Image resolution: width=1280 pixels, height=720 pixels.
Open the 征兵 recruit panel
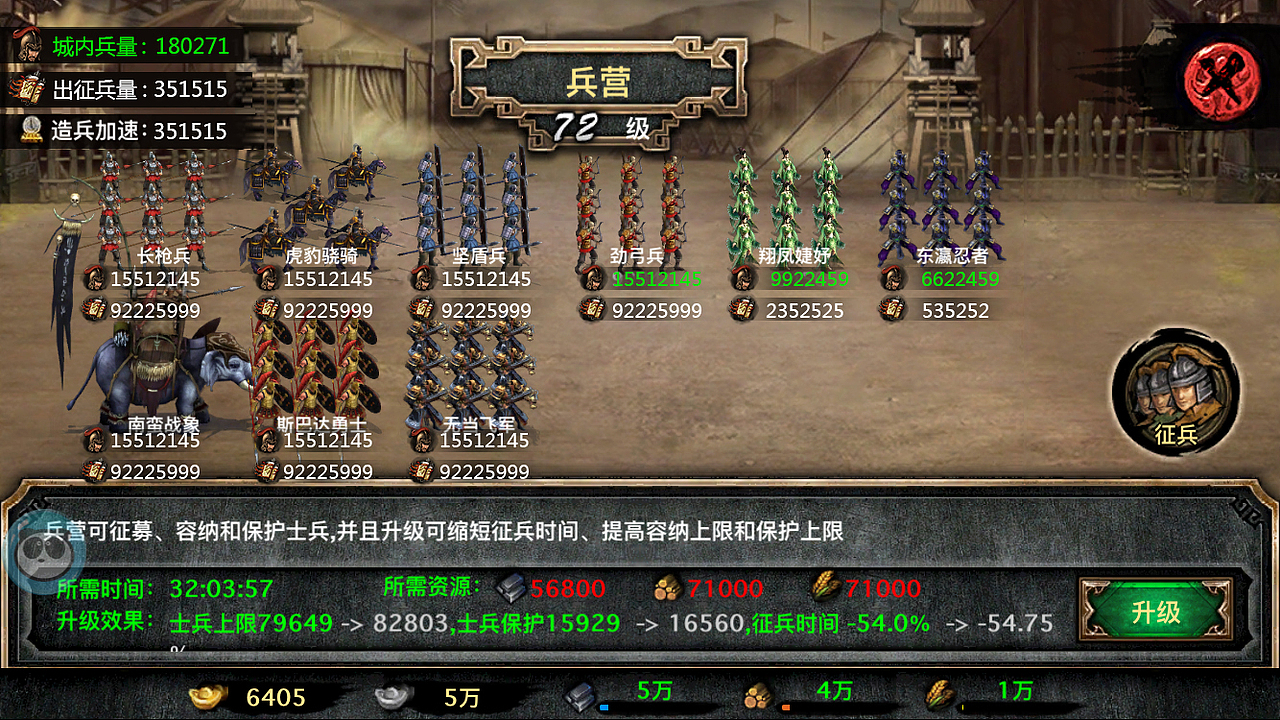pos(1175,392)
